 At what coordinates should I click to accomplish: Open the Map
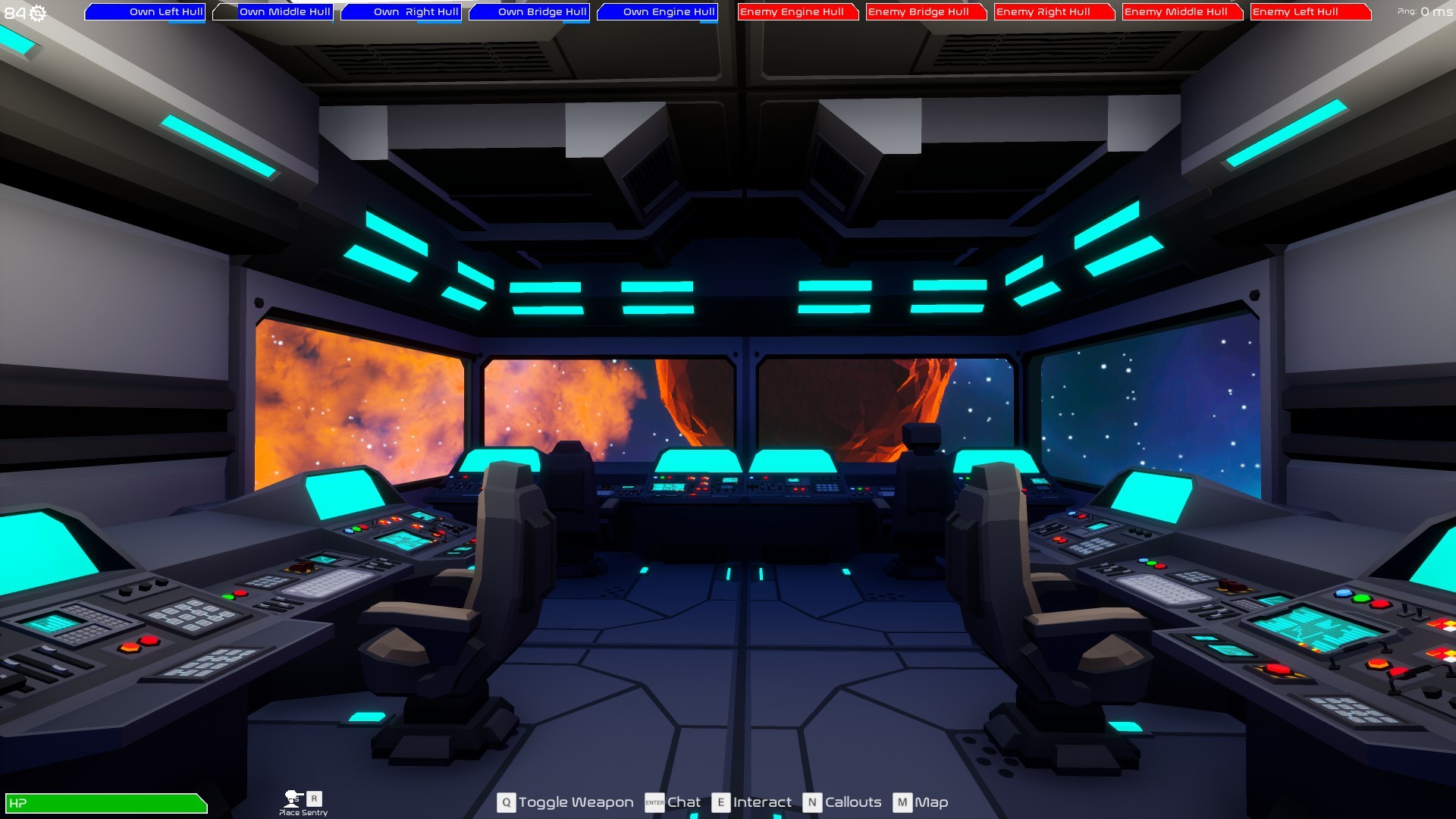(x=932, y=802)
